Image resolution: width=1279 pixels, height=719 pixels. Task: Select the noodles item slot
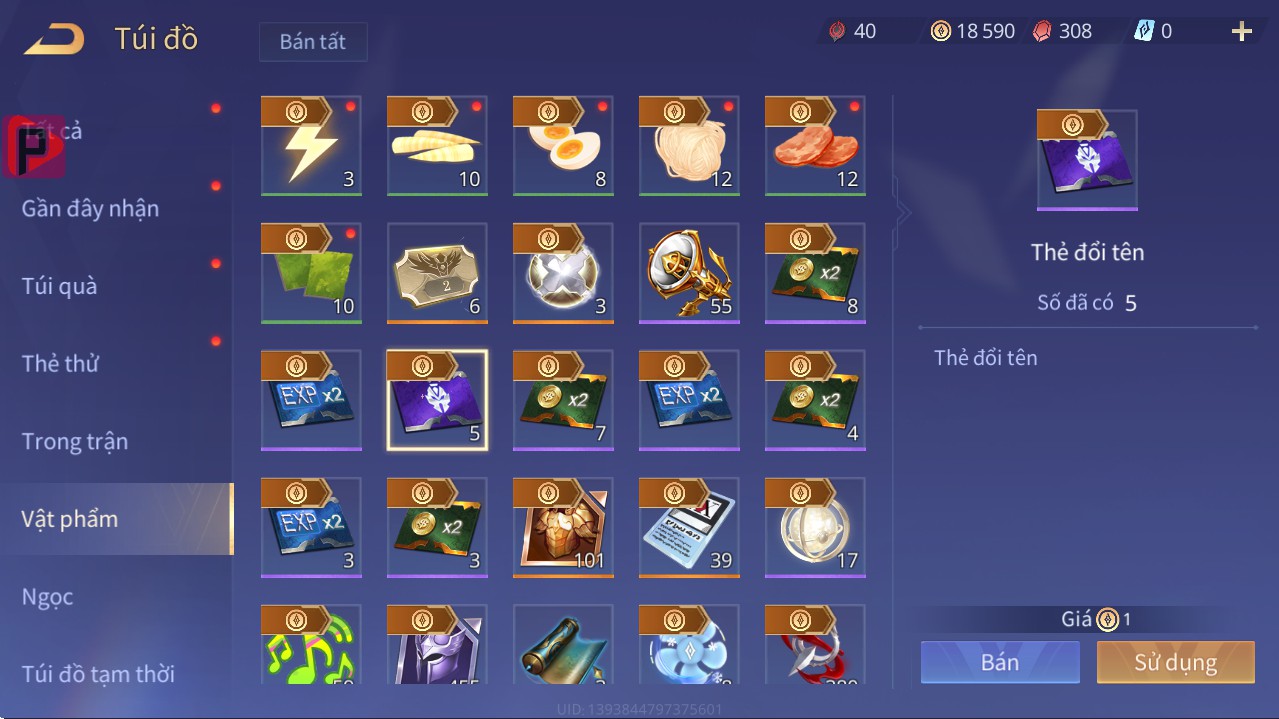689,146
